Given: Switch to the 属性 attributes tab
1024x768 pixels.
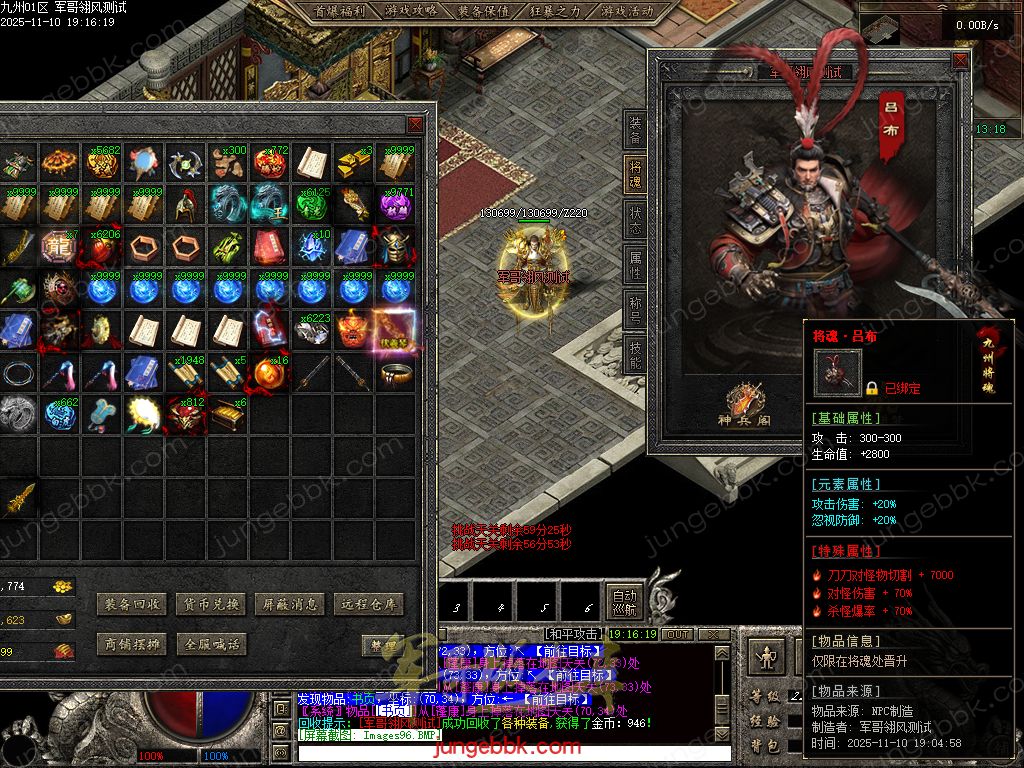Looking at the screenshot, I should coord(635,266).
